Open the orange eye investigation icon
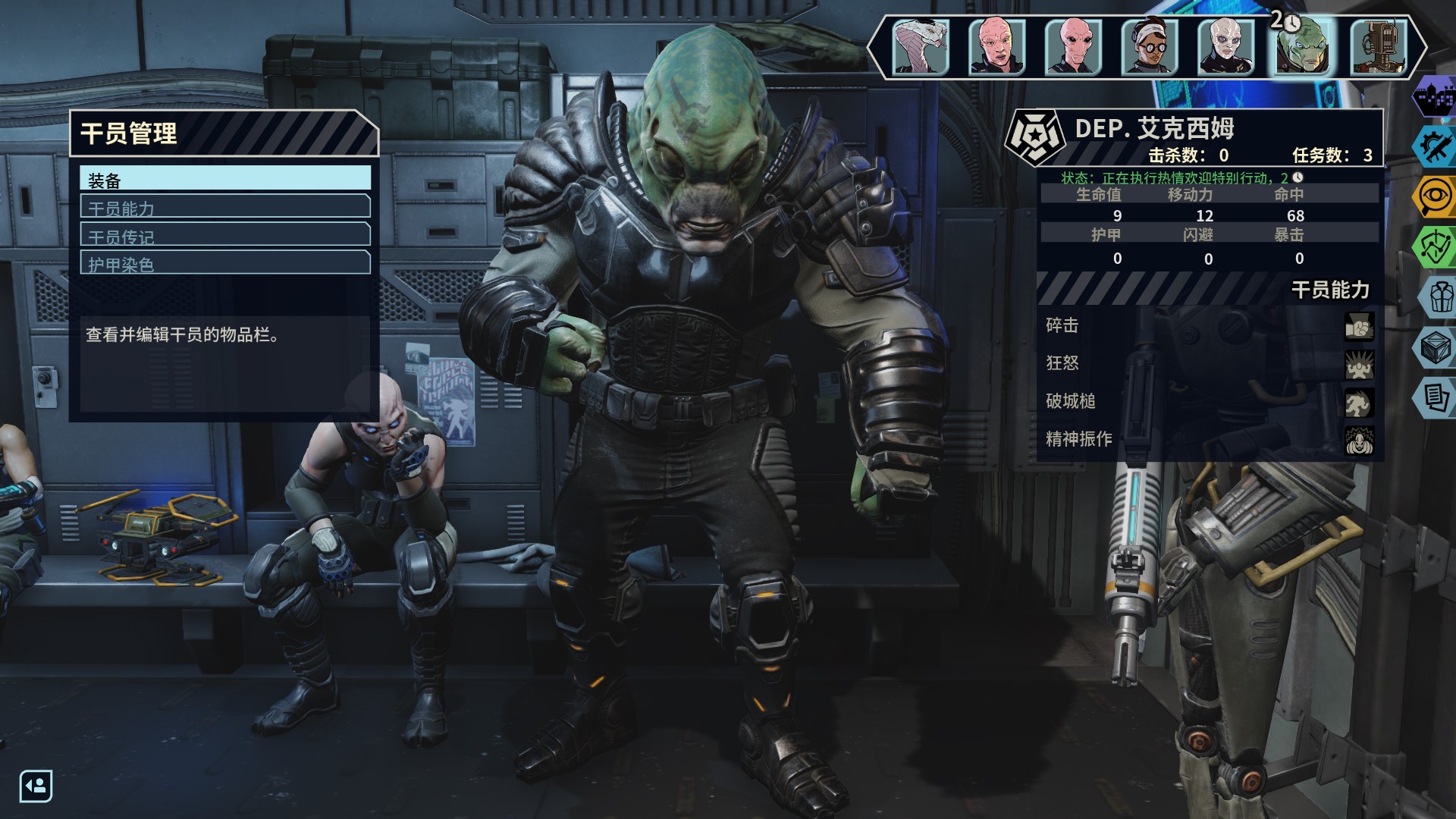The image size is (1456, 819). coord(1436,196)
